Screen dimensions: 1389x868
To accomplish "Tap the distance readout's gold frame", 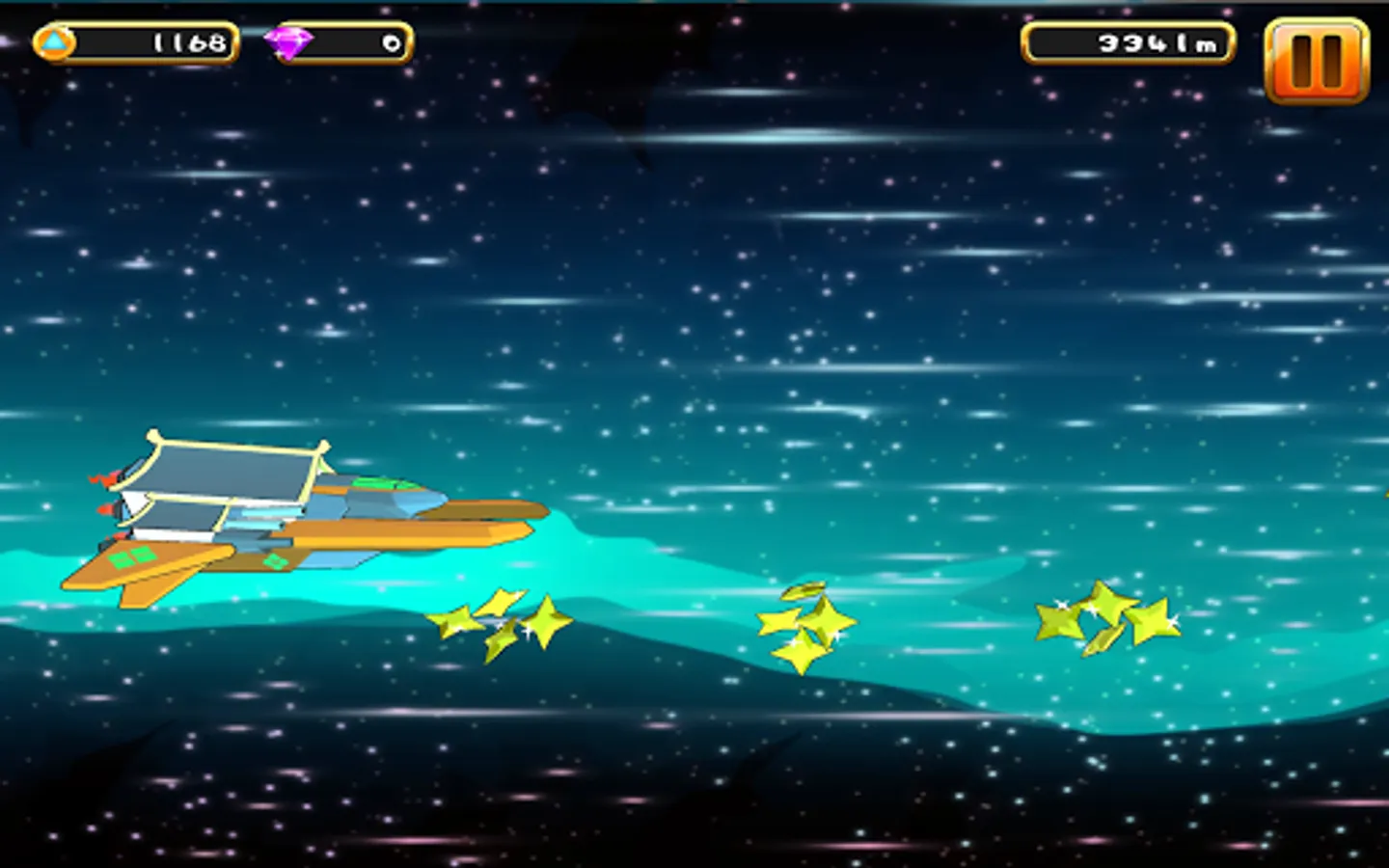I will coord(1129,41).
